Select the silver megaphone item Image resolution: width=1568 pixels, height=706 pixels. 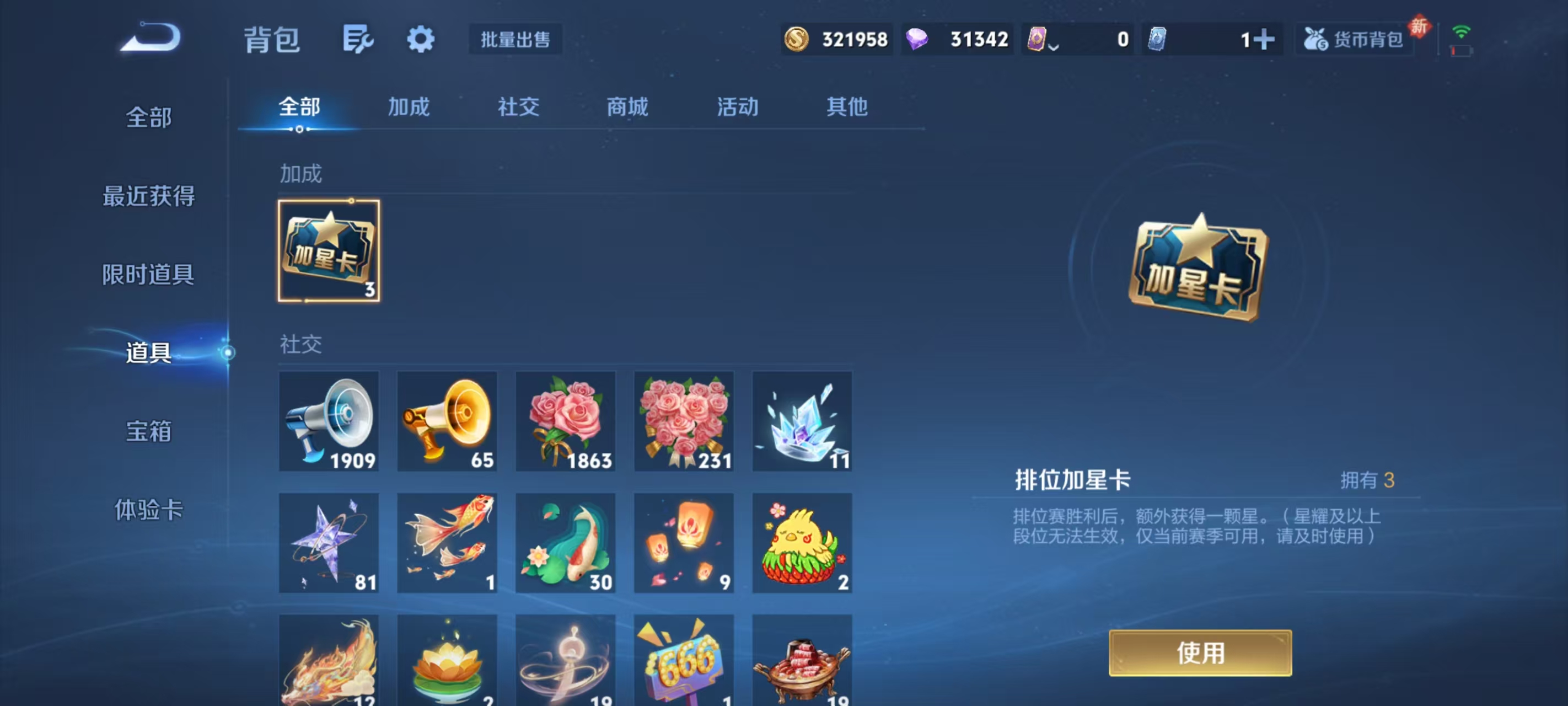pos(329,420)
